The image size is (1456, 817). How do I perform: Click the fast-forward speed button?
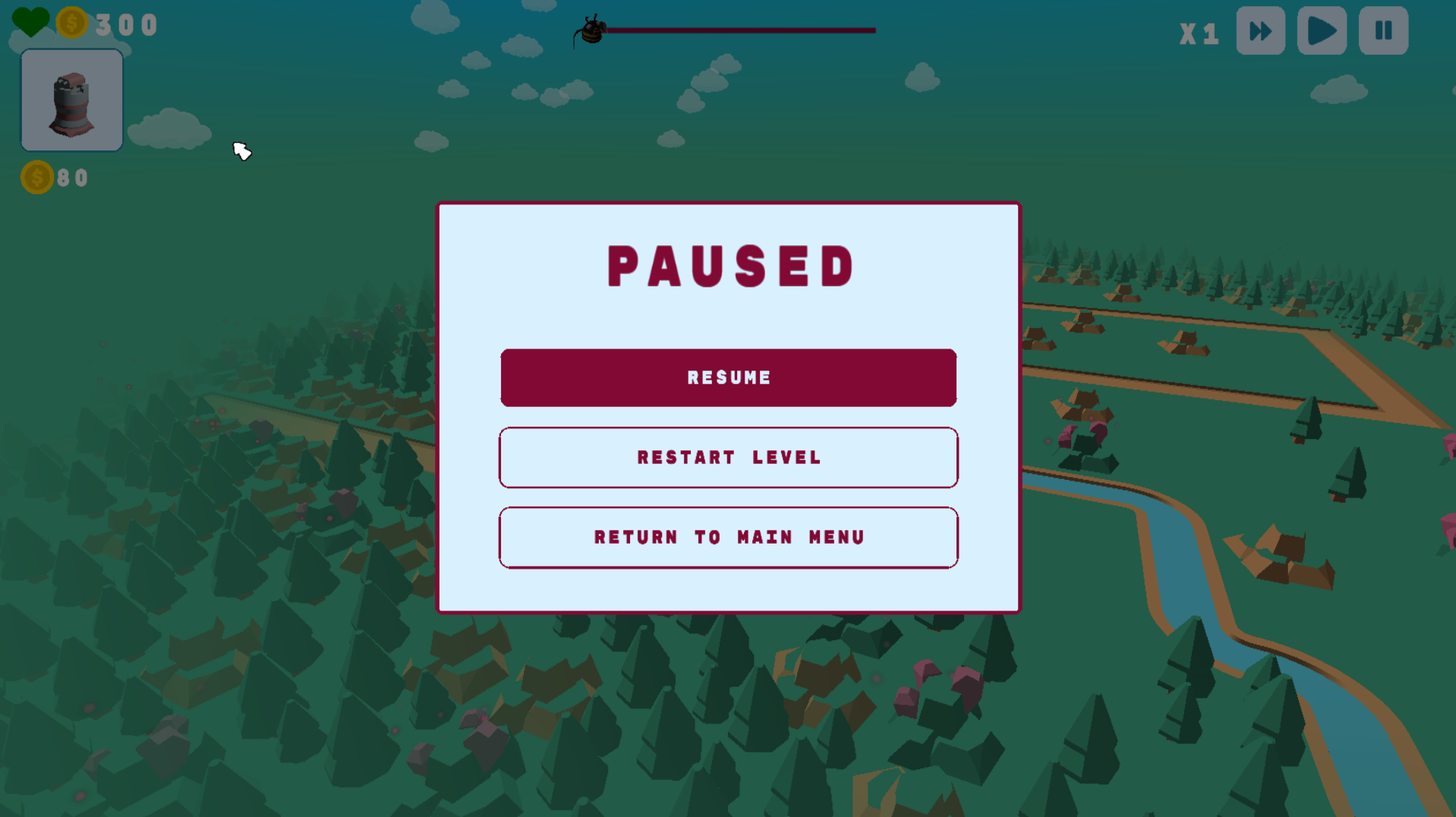click(1260, 31)
